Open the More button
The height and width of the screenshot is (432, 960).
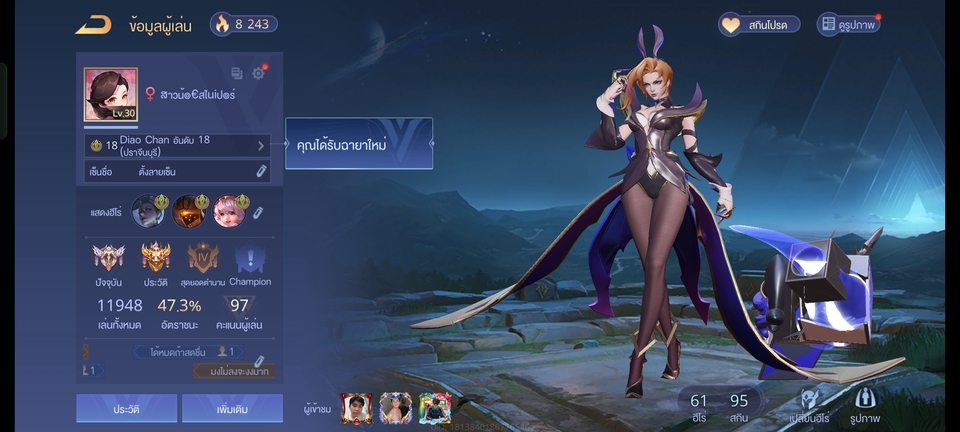pos(234,408)
